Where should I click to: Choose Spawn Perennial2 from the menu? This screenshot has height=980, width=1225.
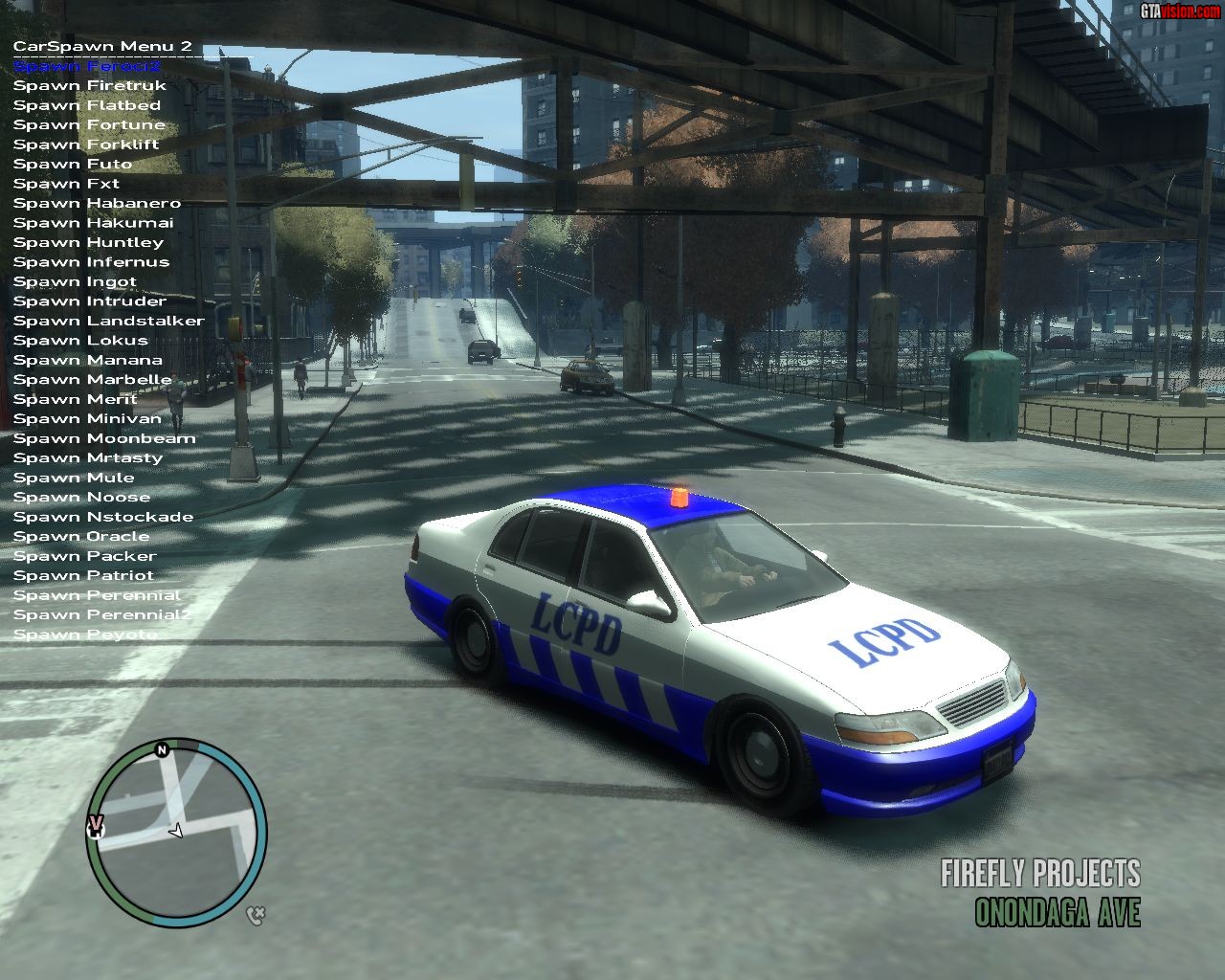tap(101, 614)
